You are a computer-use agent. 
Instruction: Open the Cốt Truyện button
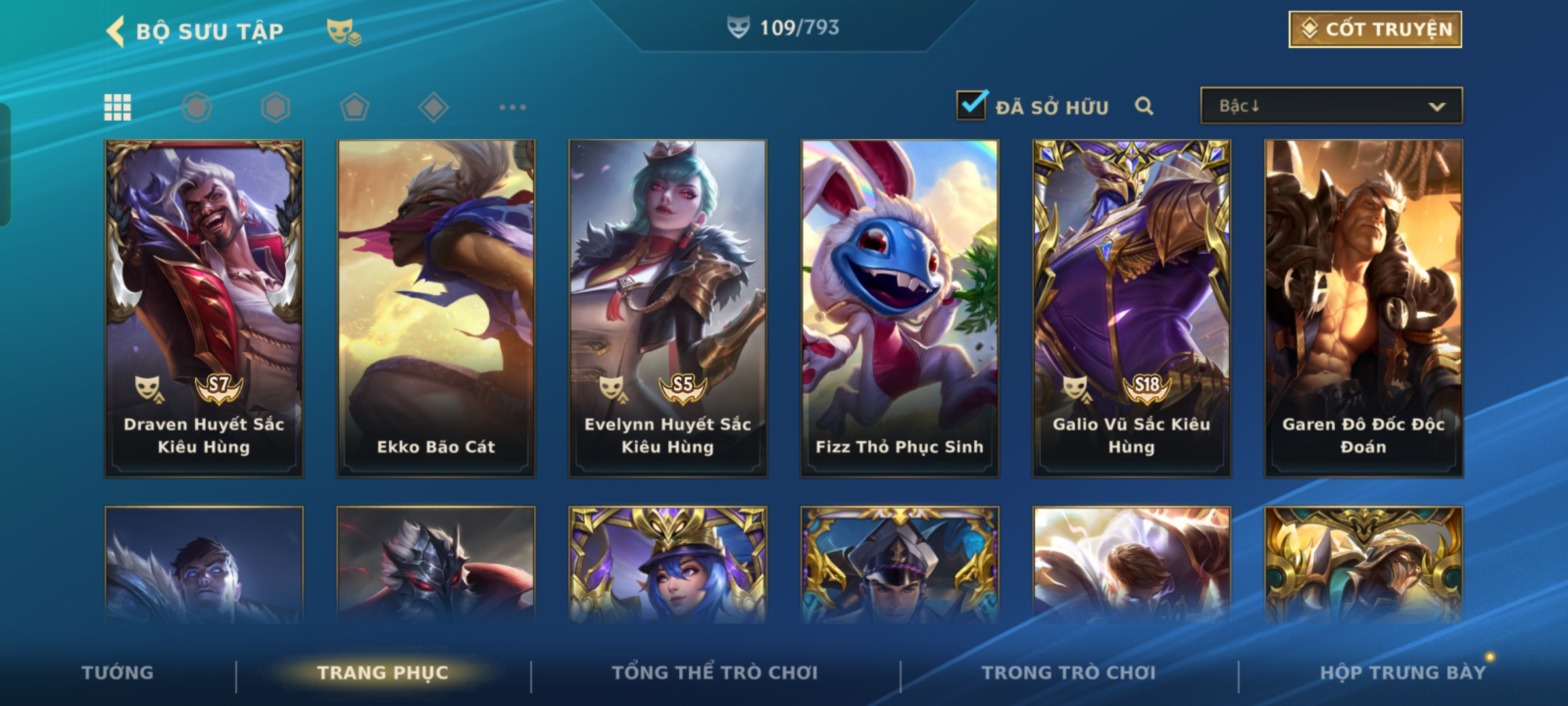click(x=1375, y=29)
